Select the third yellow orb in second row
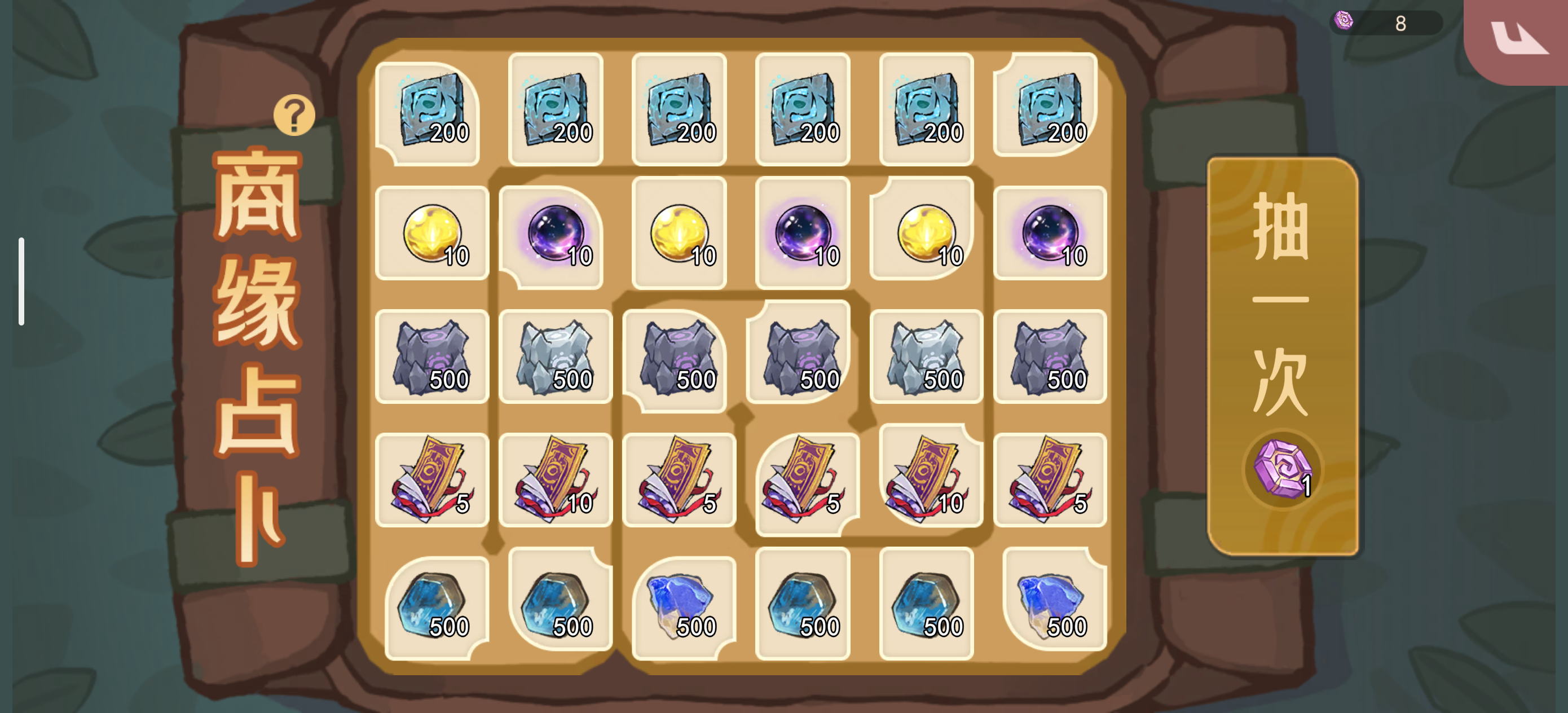 [x=925, y=235]
